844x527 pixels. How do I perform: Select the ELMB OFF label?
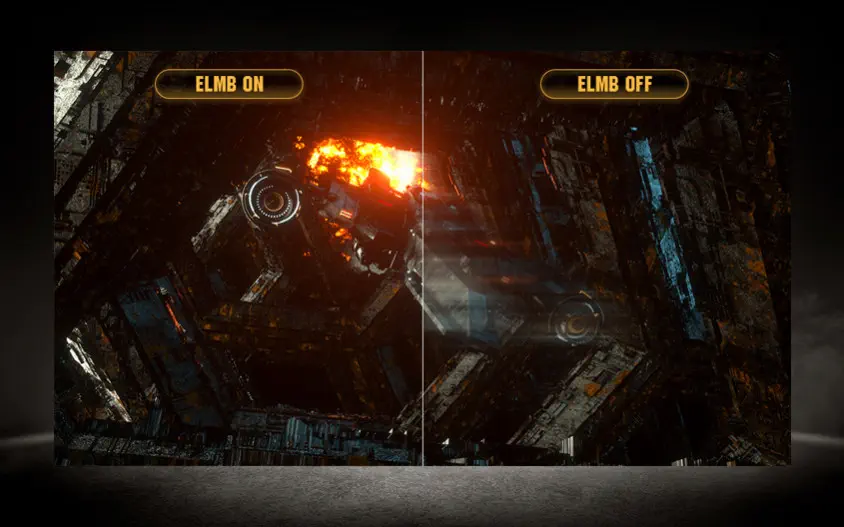pyautogui.click(x=614, y=84)
